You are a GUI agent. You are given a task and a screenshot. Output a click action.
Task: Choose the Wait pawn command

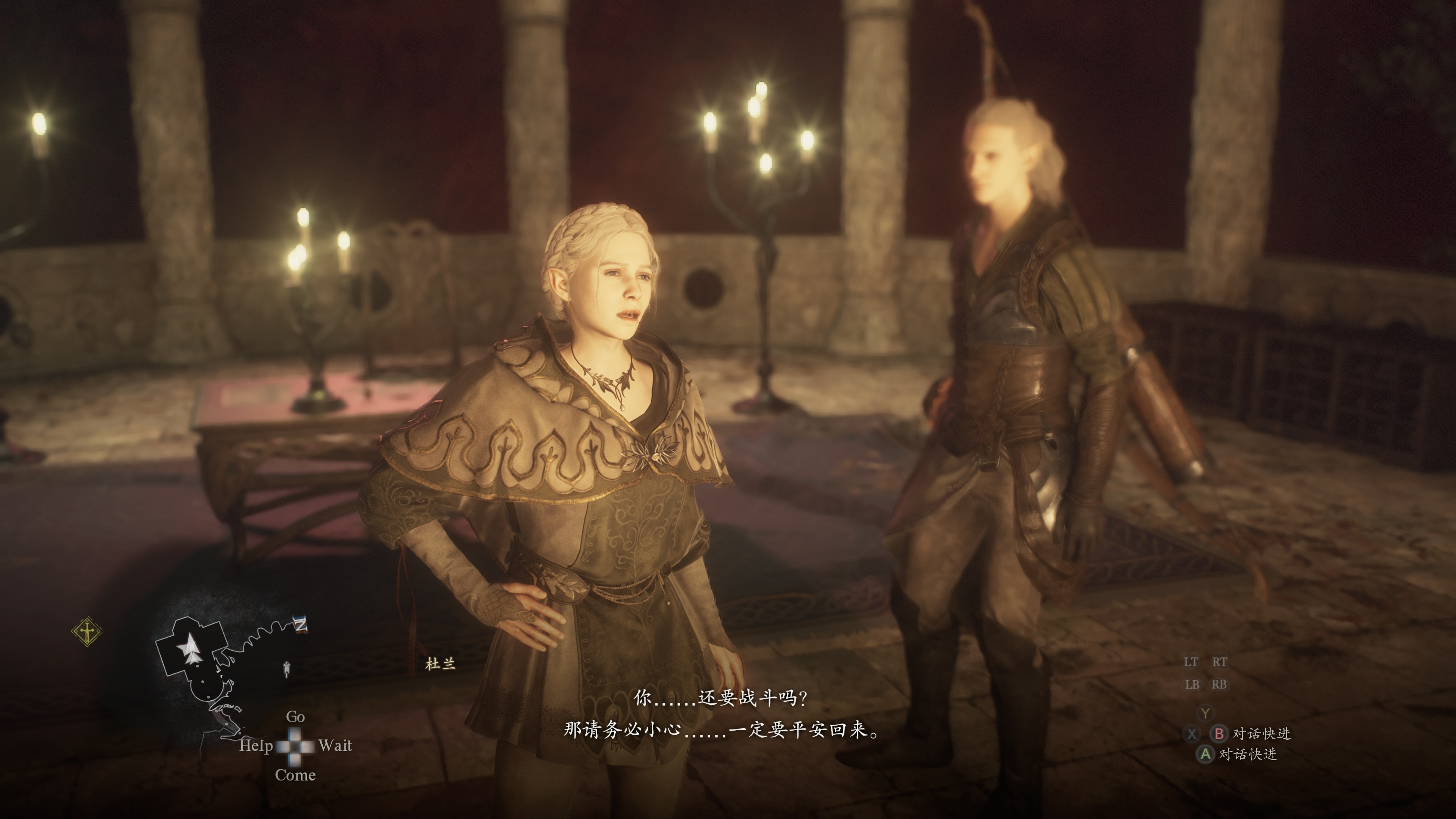point(334,745)
